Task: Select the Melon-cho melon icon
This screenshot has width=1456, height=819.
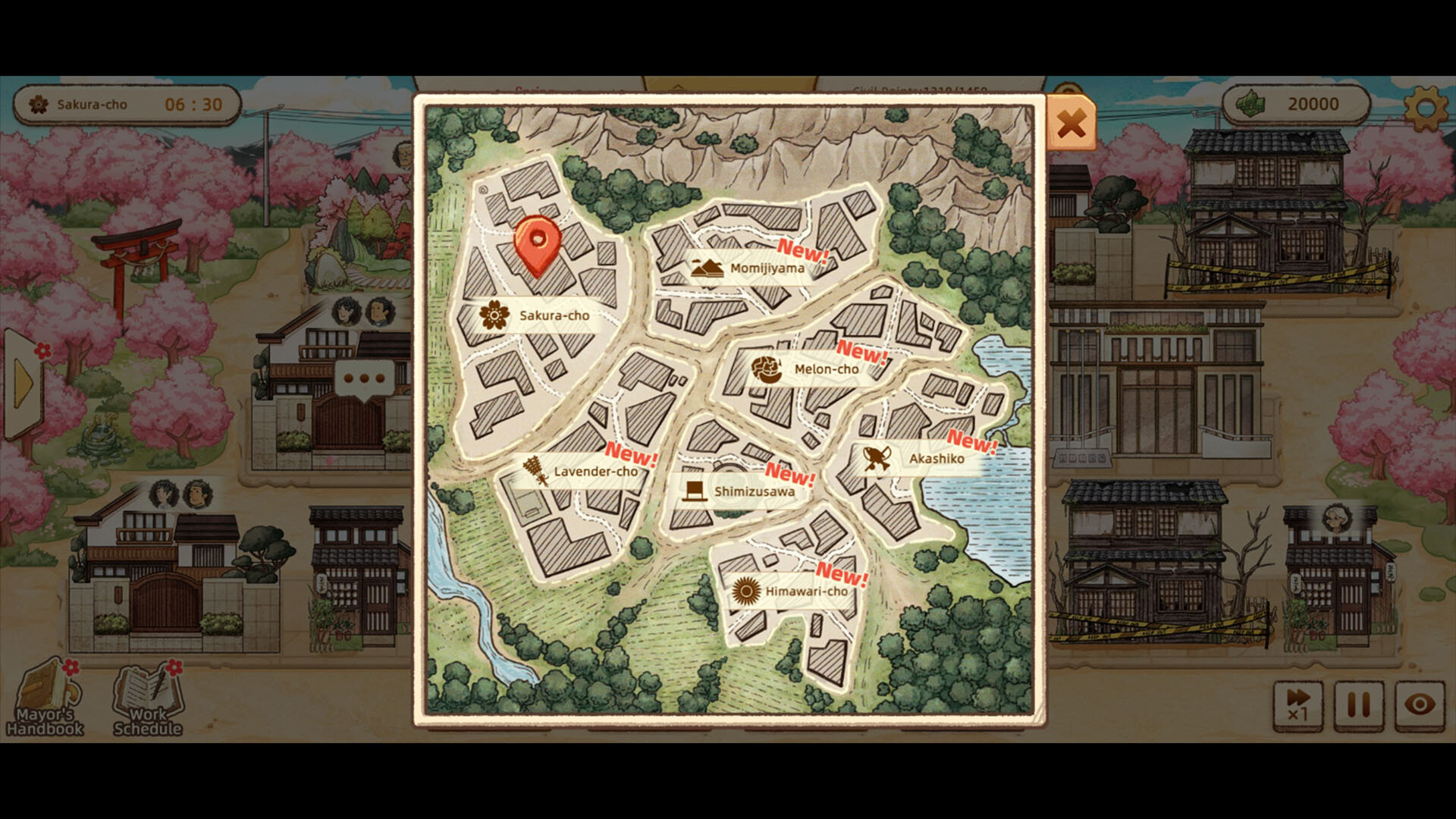Action: (767, 369)
